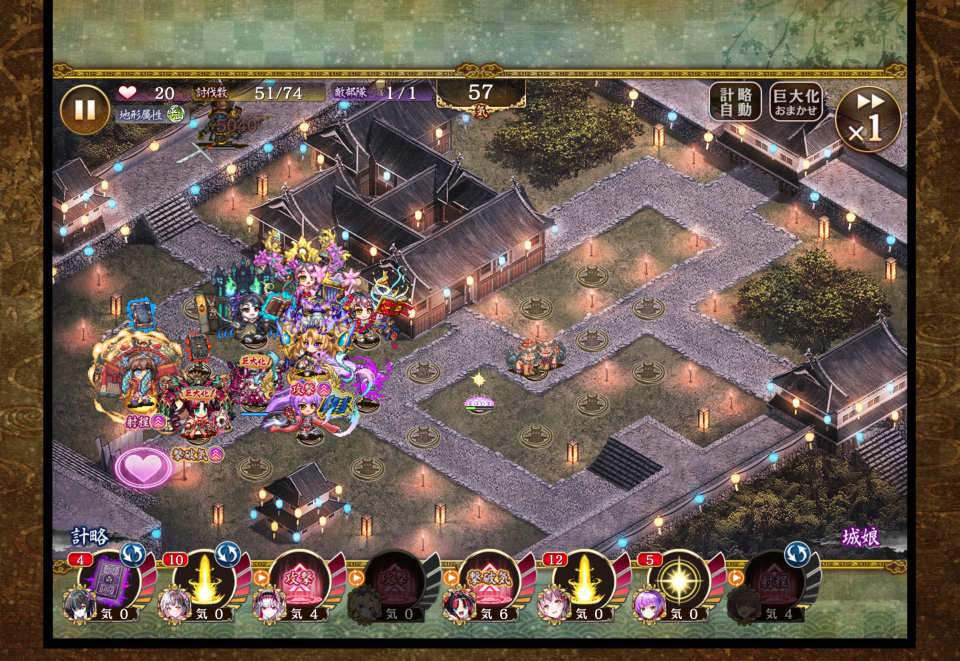Show the 地形属性 terrain attribute info

146,115
